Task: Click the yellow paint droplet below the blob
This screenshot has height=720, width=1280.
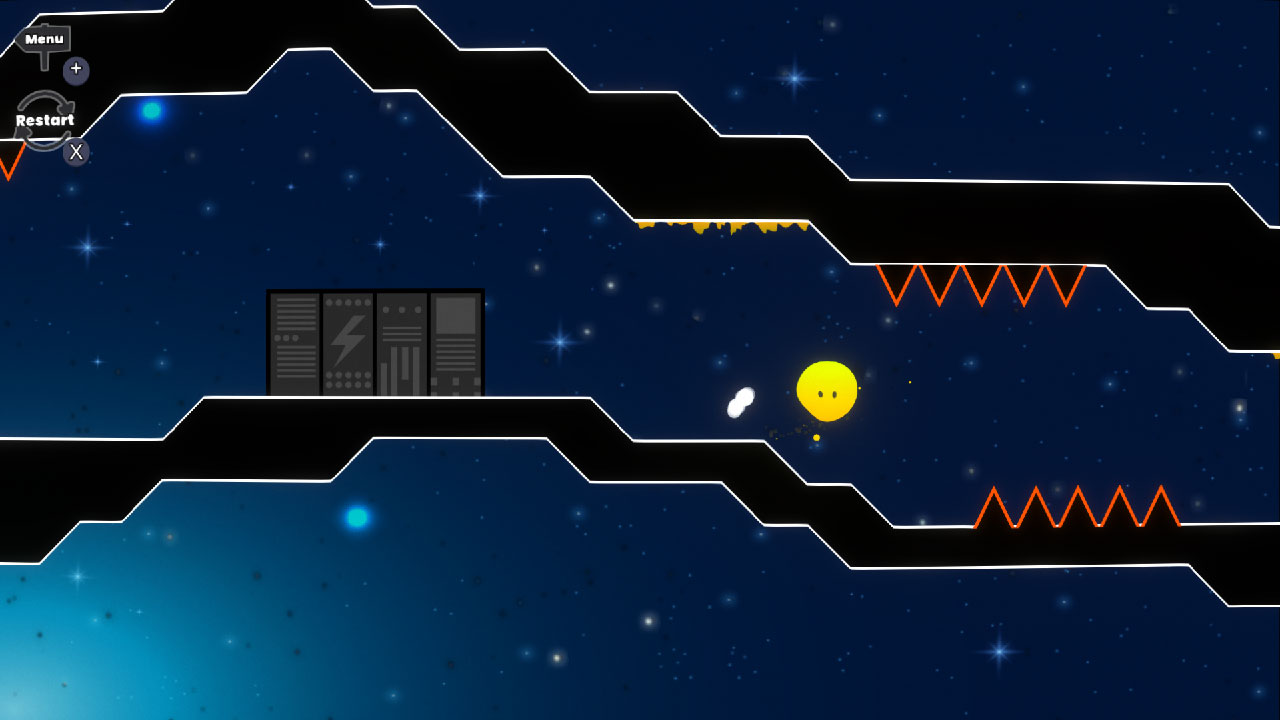Action: click(818, 438)
